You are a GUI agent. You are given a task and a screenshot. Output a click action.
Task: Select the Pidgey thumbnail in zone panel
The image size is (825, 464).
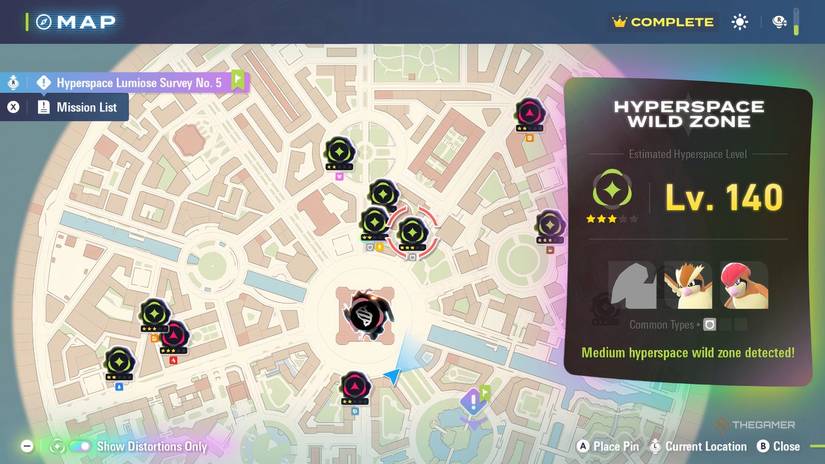pyautogui.click(x=689, y=285)
